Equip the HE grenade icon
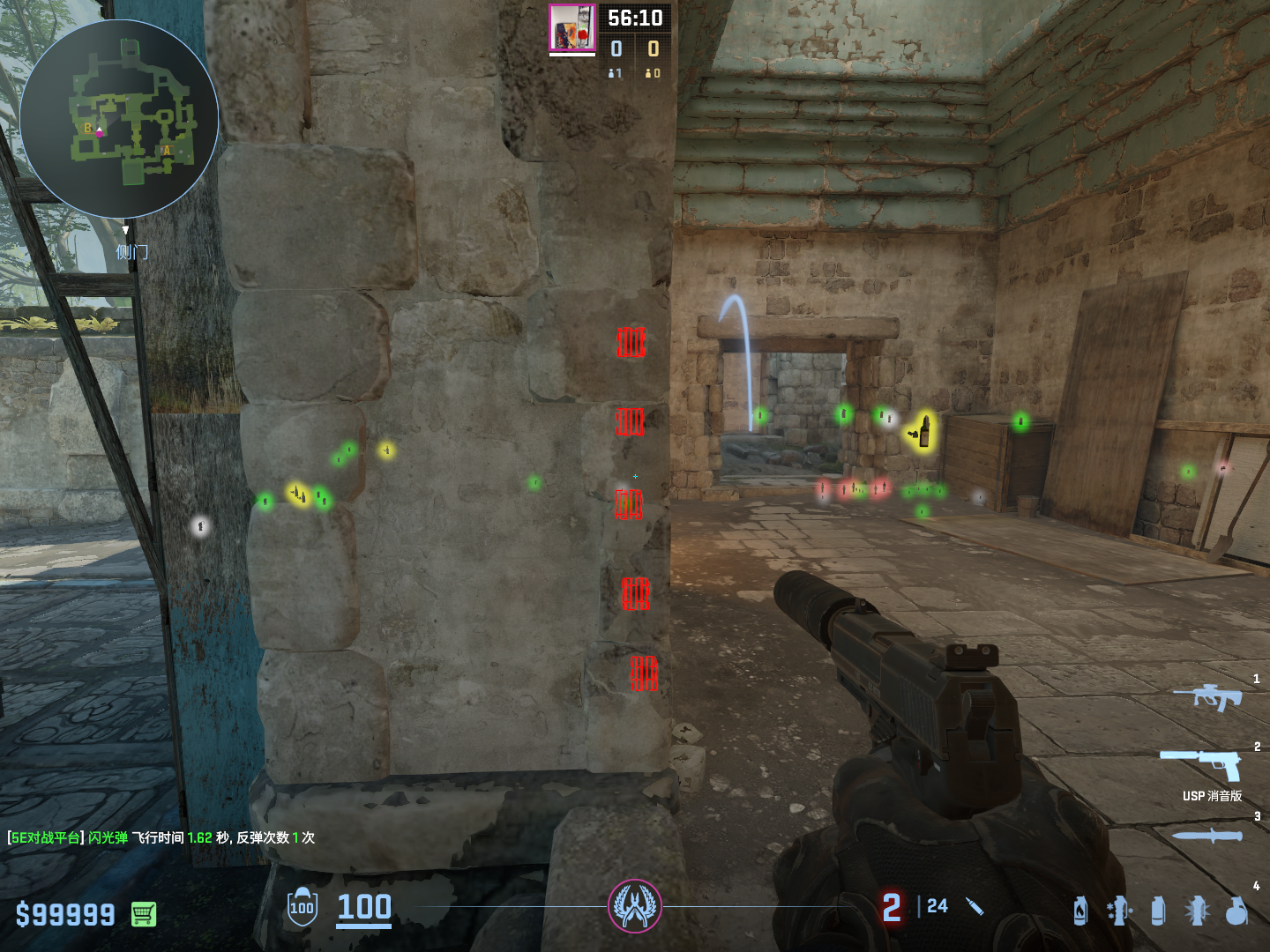The width and height of the screenshot is (1270, 952). [x=1237, y=911]
